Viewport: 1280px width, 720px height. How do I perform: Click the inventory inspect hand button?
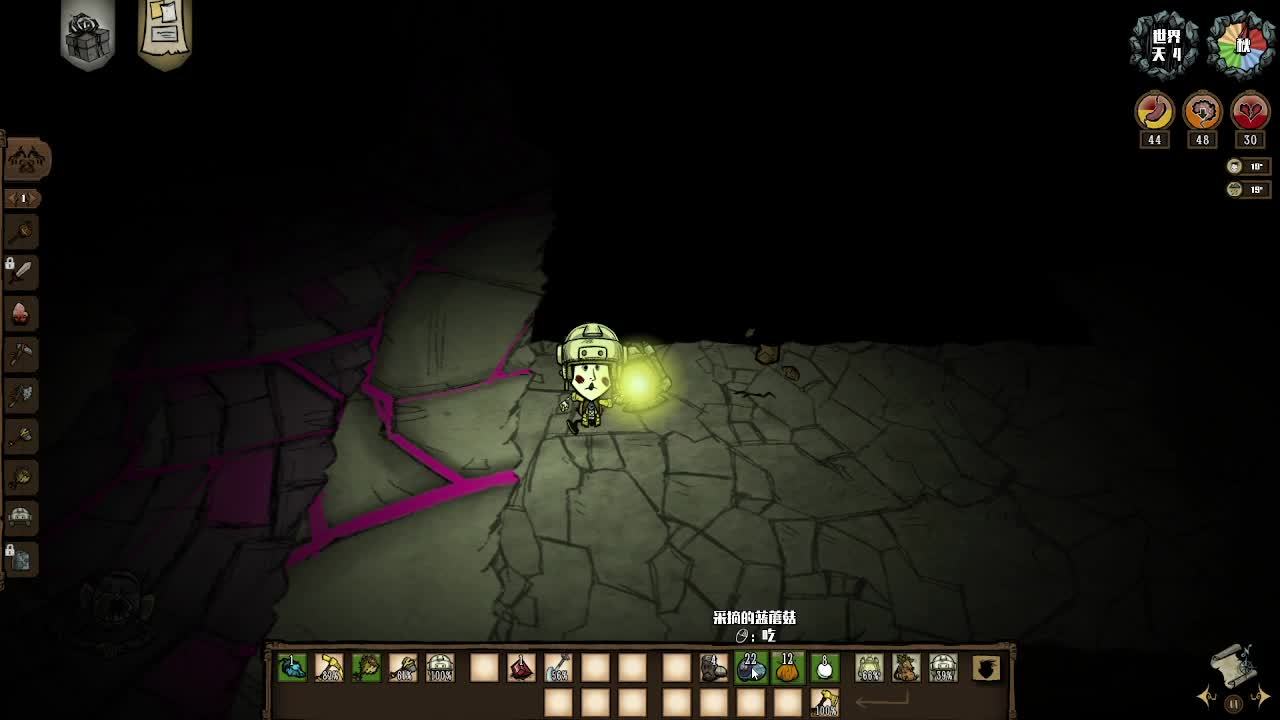tap(987, 668)
